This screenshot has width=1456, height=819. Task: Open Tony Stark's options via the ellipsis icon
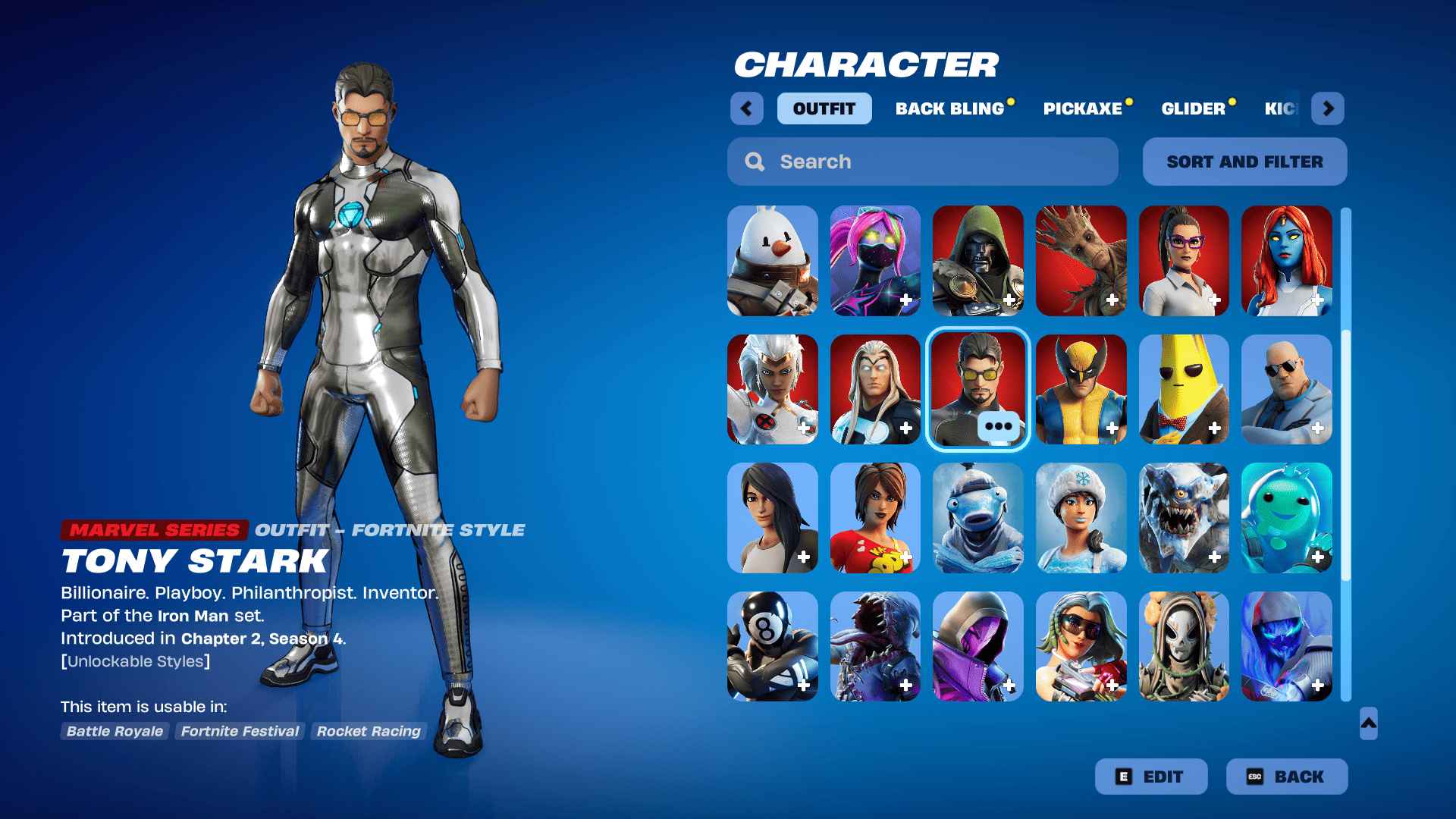click(999, 426)
